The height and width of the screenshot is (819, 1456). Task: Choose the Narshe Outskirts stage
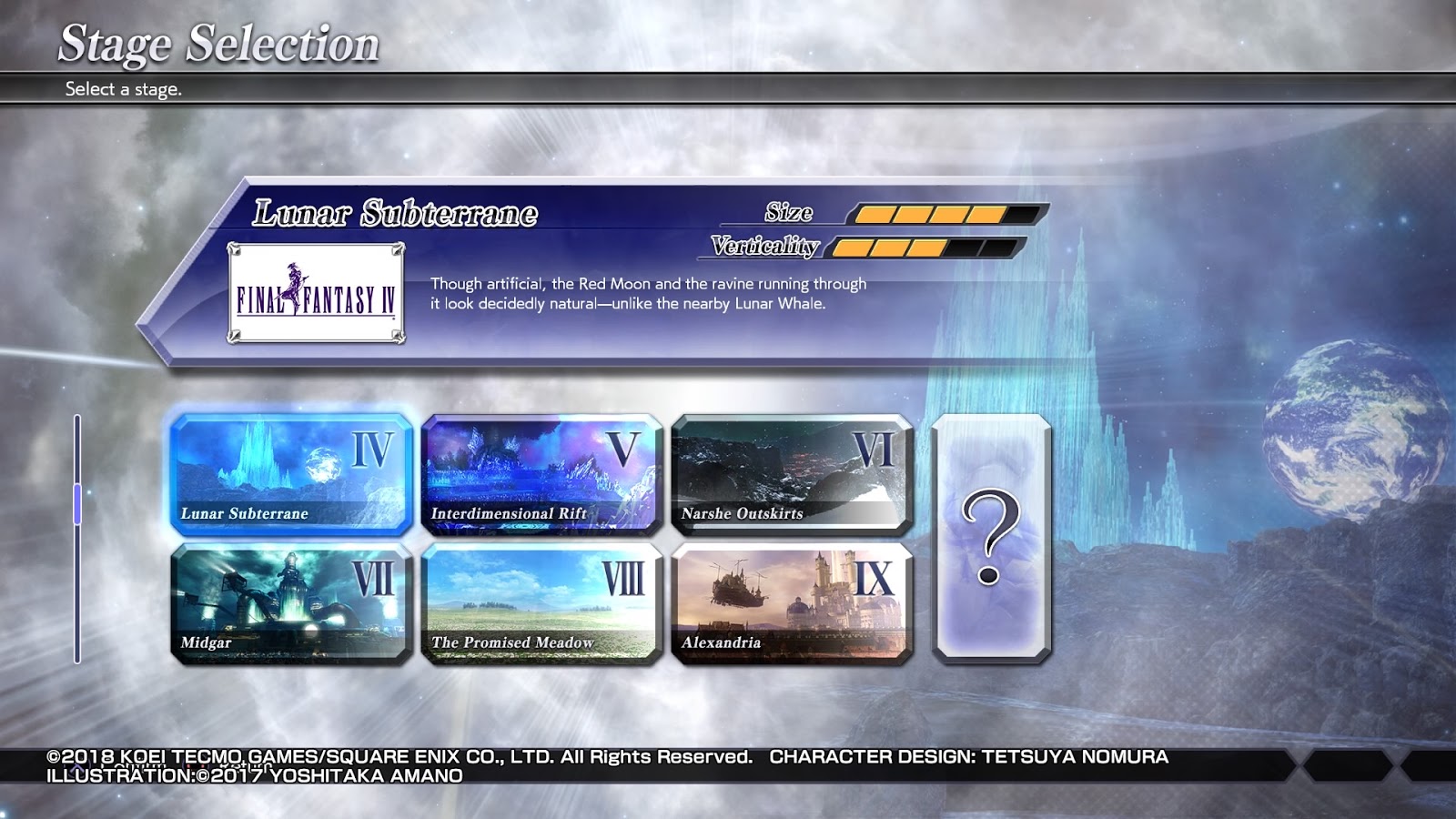[794, 473]
